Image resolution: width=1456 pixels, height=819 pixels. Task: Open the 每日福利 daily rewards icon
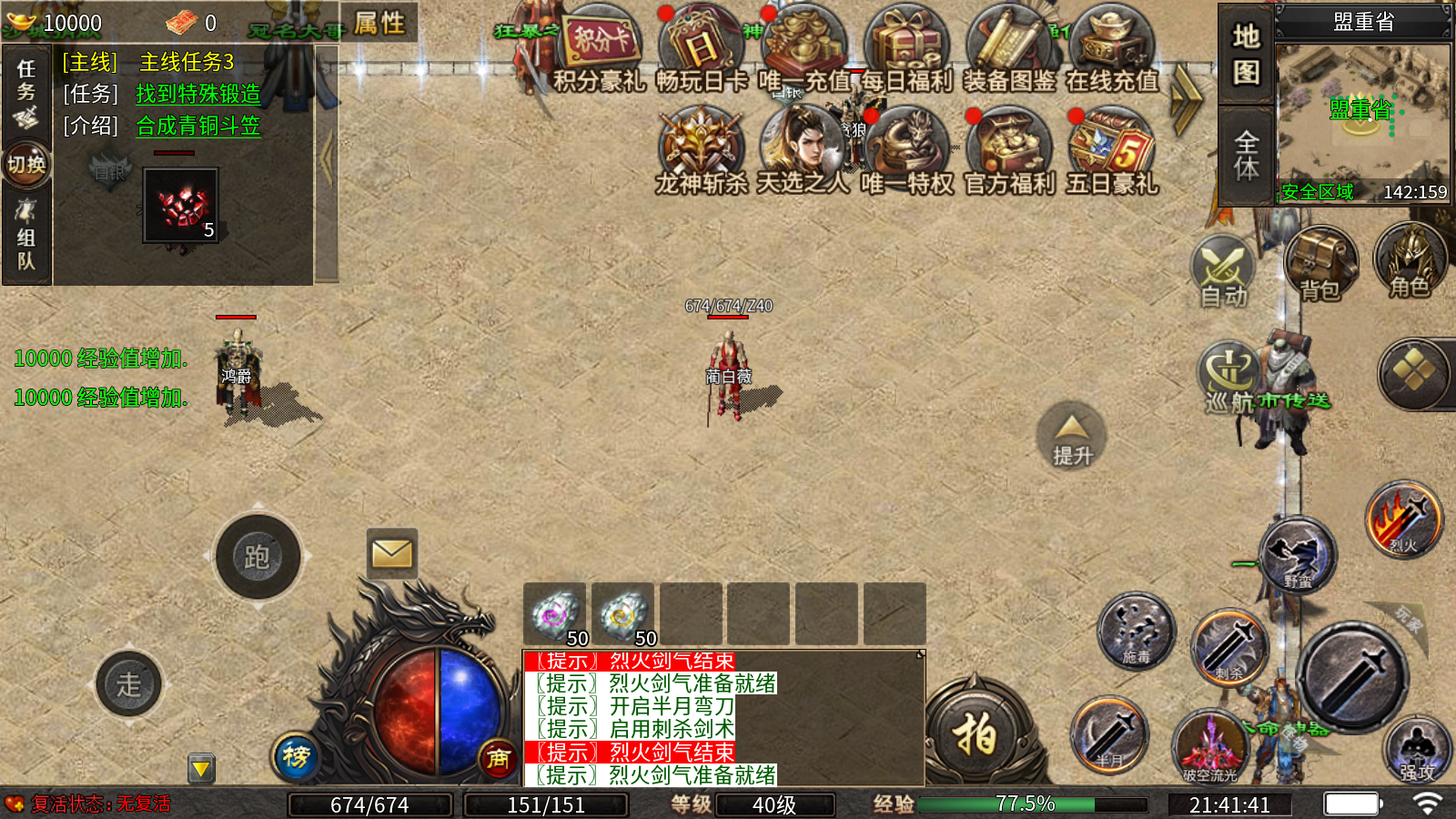coord(906,50)
